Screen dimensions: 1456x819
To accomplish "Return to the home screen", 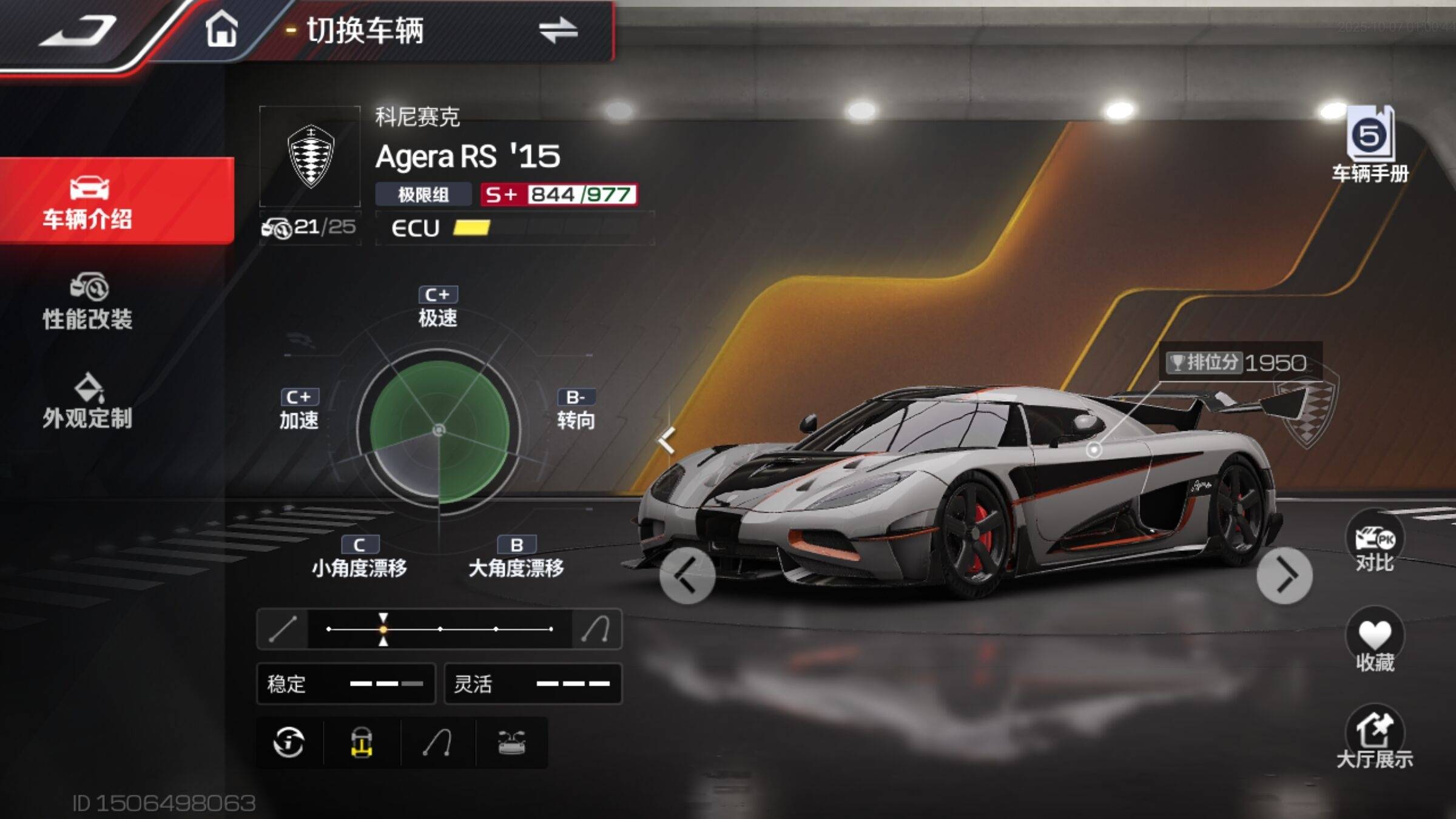I will (x=221, y=29).
